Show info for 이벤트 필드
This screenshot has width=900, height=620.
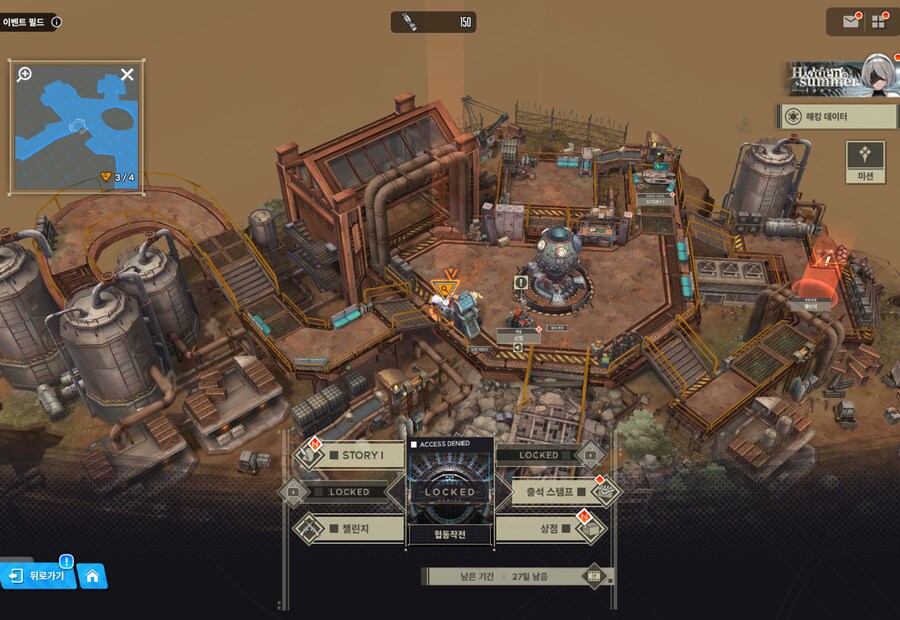[x=56, y=21]
